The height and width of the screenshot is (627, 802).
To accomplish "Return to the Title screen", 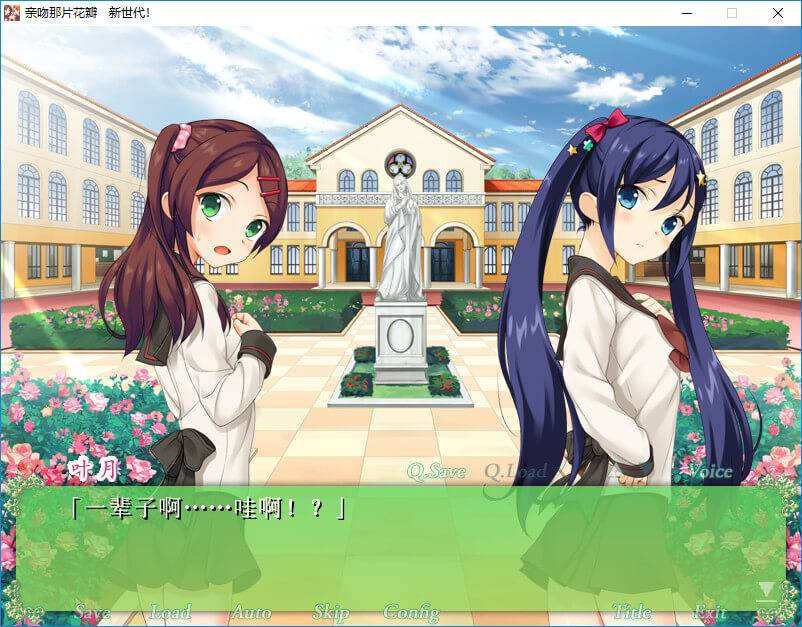I will [x=631, y=612].
